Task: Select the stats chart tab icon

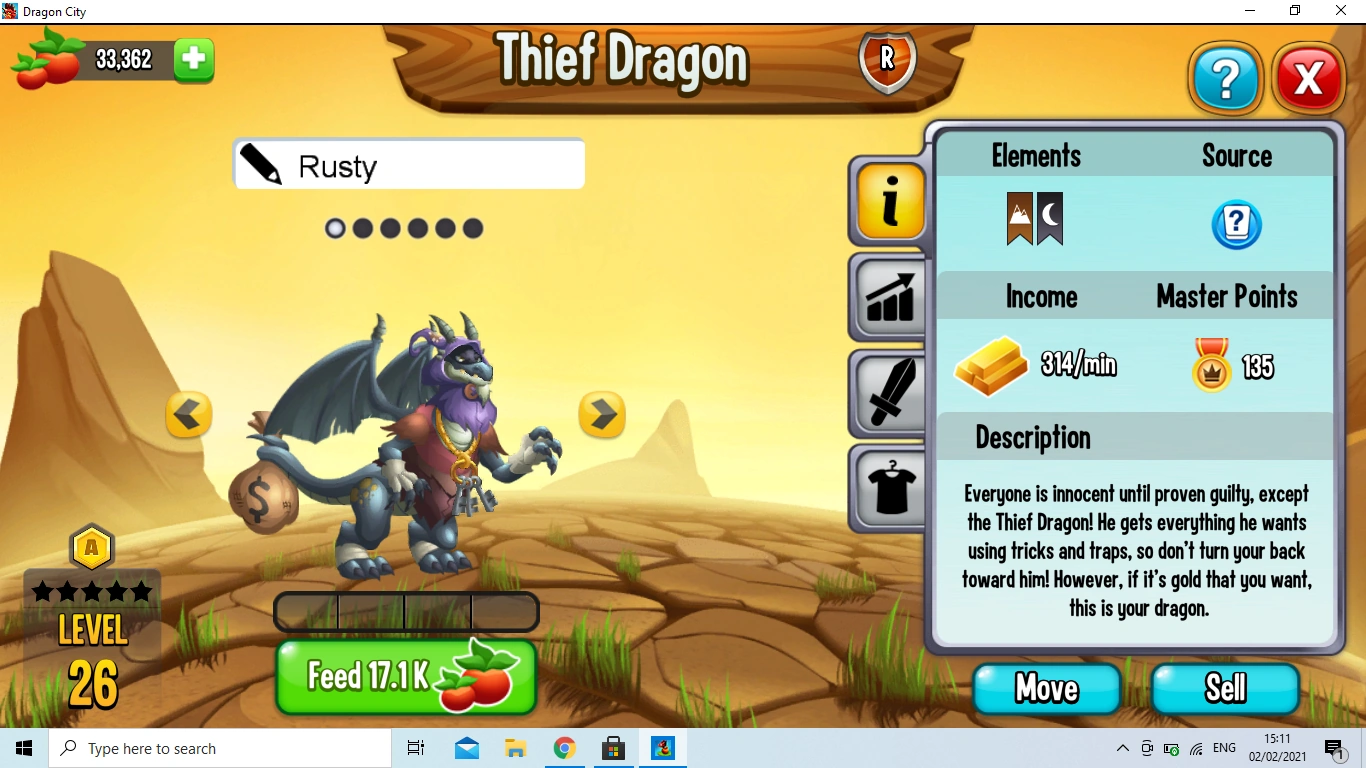Action: coord(888,297)
